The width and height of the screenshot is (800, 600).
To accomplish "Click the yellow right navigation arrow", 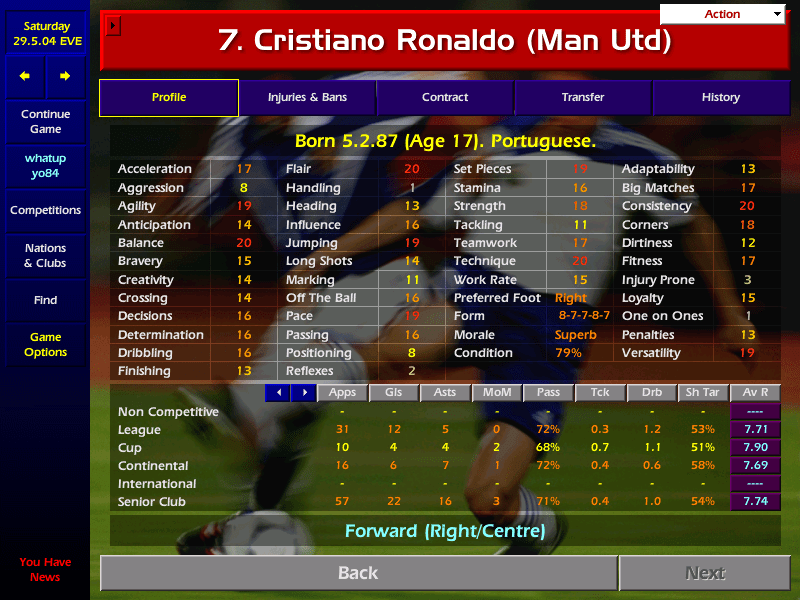I will [65, 76].
